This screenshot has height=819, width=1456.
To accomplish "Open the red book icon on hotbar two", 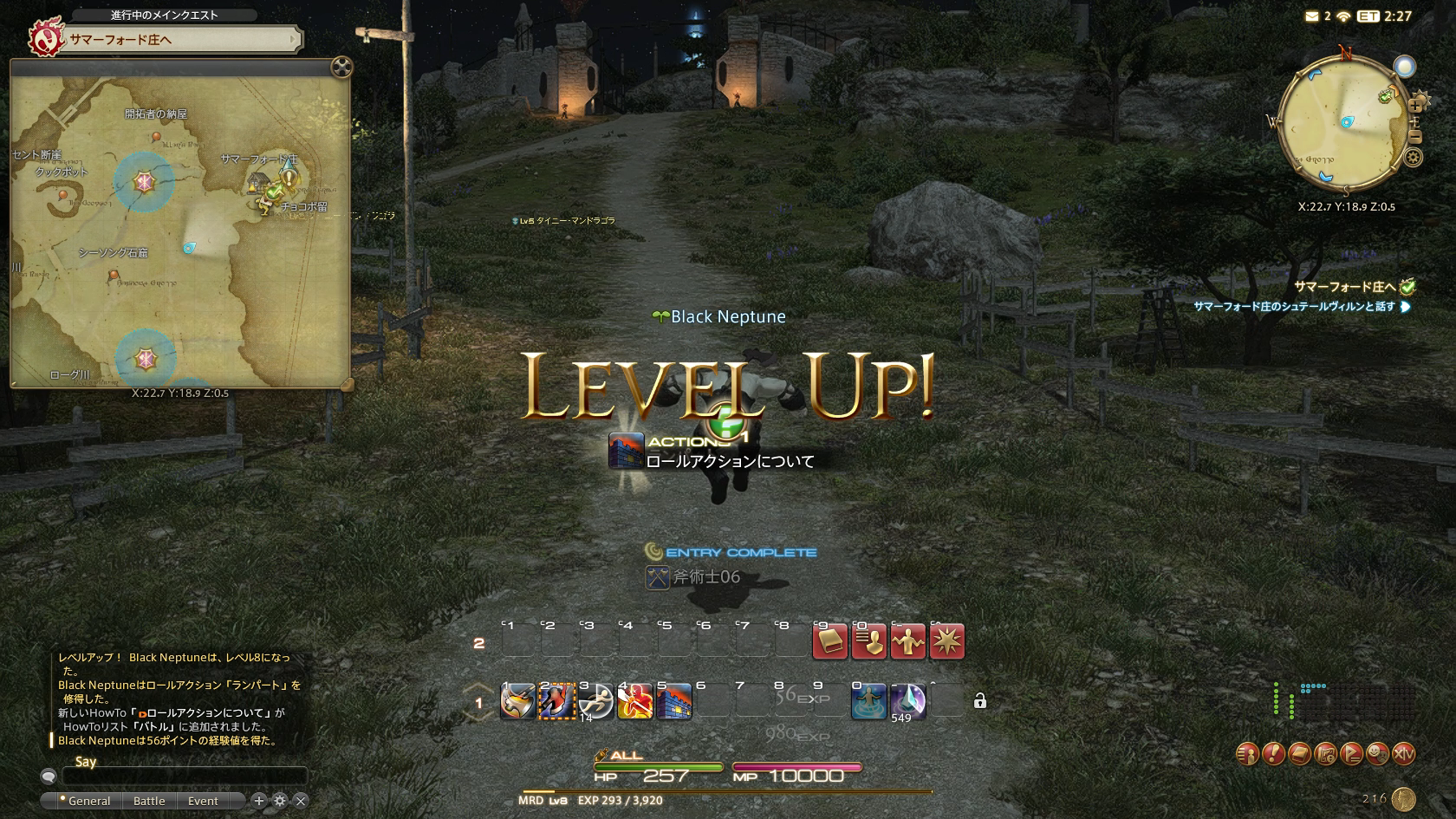I will (x=829, y=642).
